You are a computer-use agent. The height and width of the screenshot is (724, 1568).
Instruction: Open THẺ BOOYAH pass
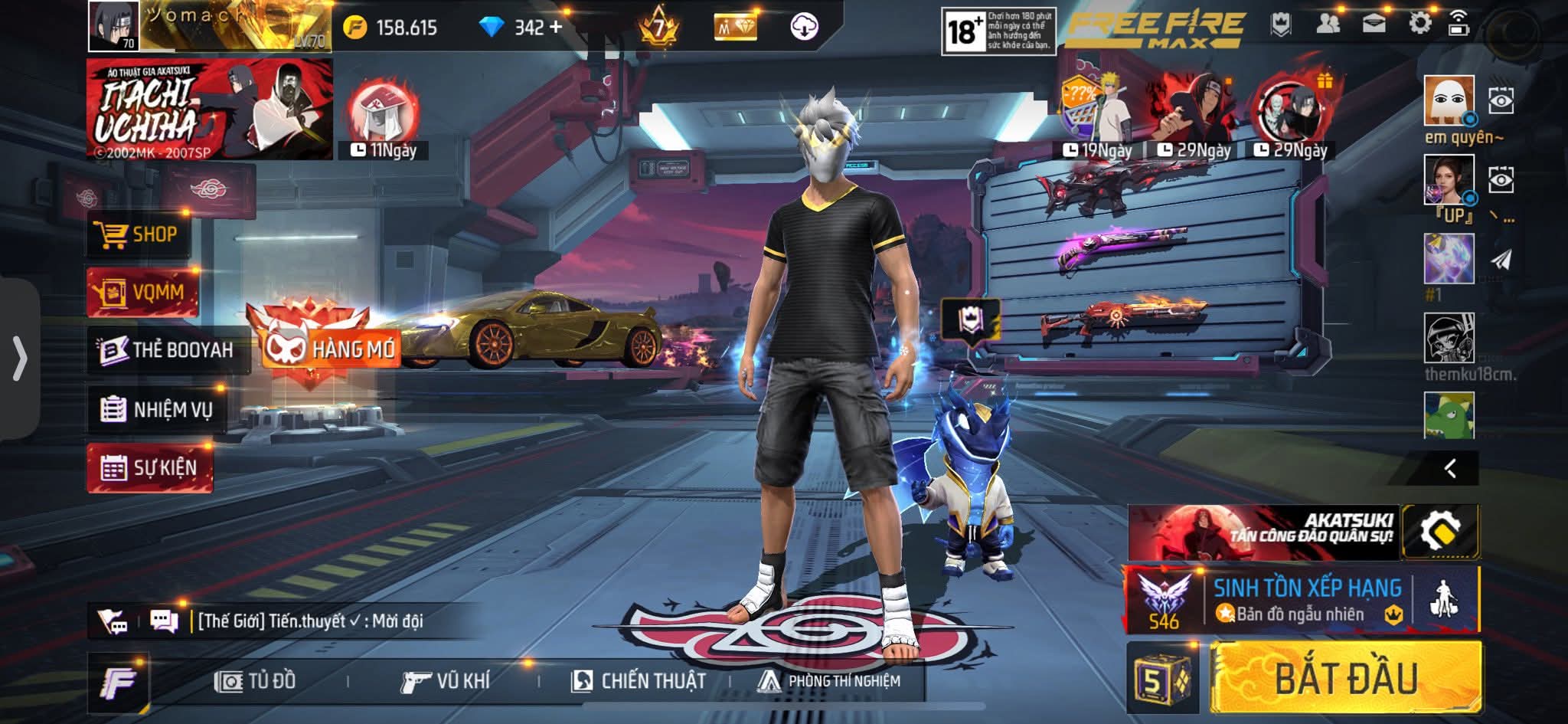168,350
